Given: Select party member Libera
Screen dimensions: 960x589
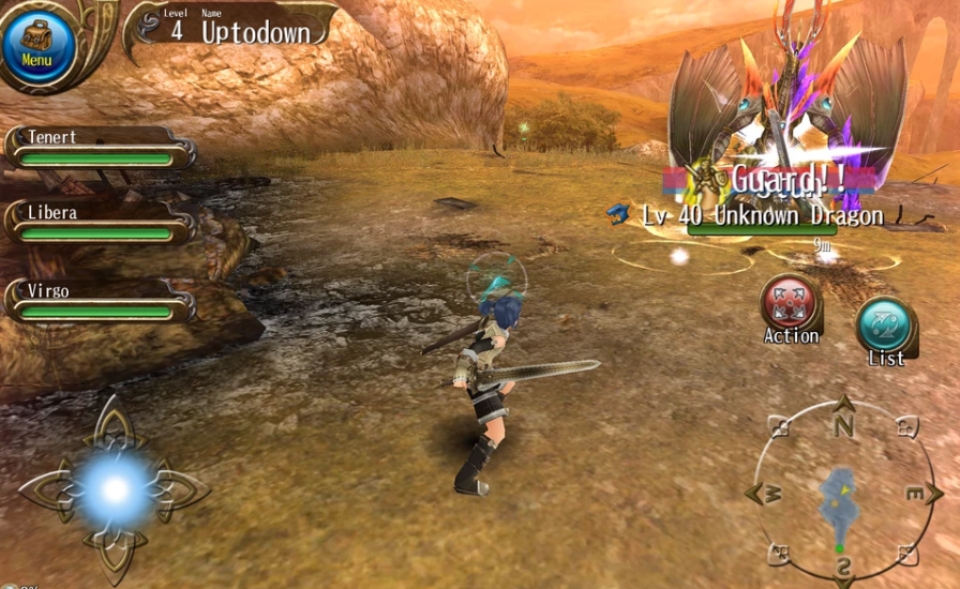Looking at the screenshot, I should click(100, 223).
